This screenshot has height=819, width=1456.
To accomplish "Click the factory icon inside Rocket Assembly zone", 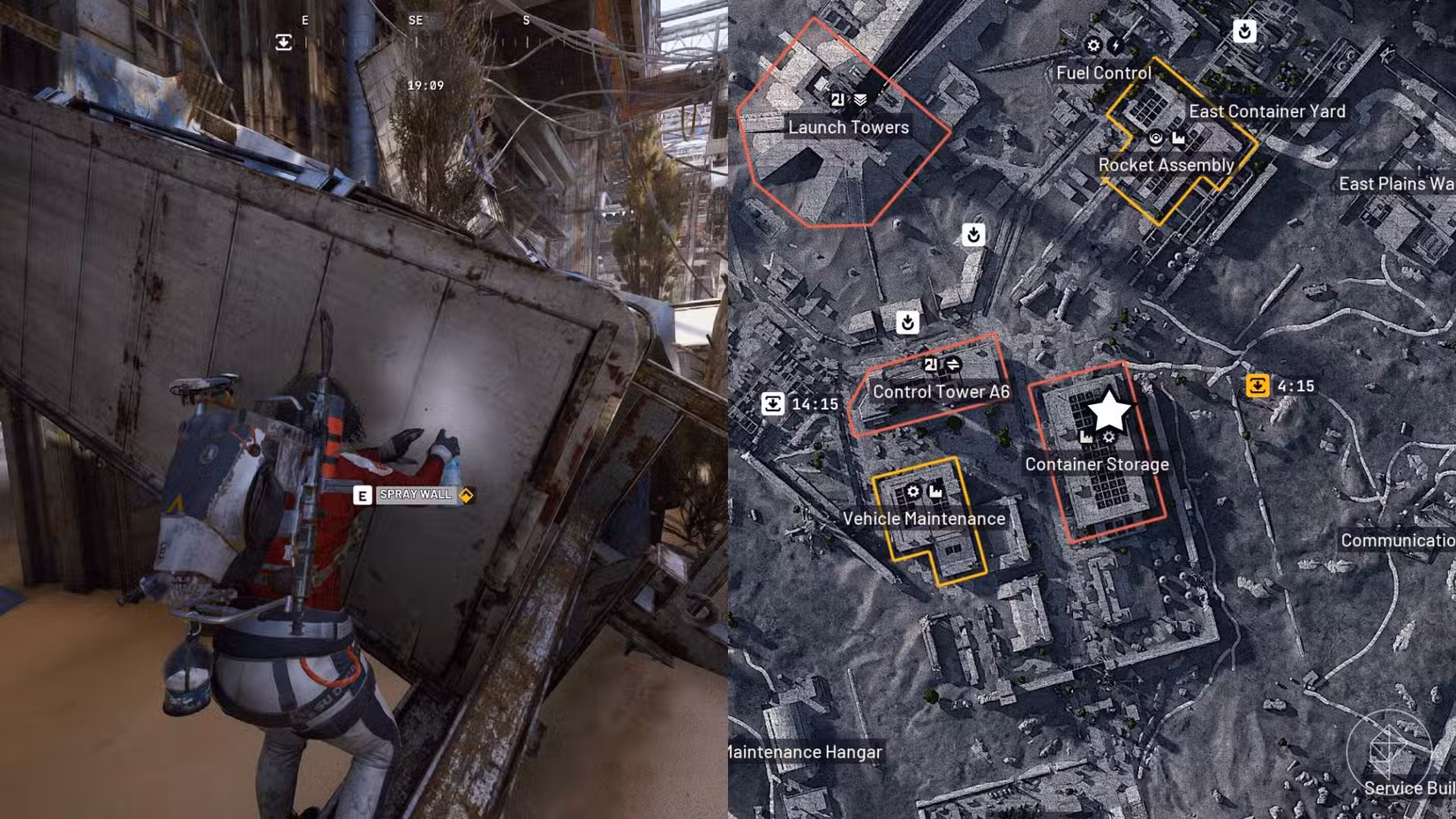I will coord(1179,138).
